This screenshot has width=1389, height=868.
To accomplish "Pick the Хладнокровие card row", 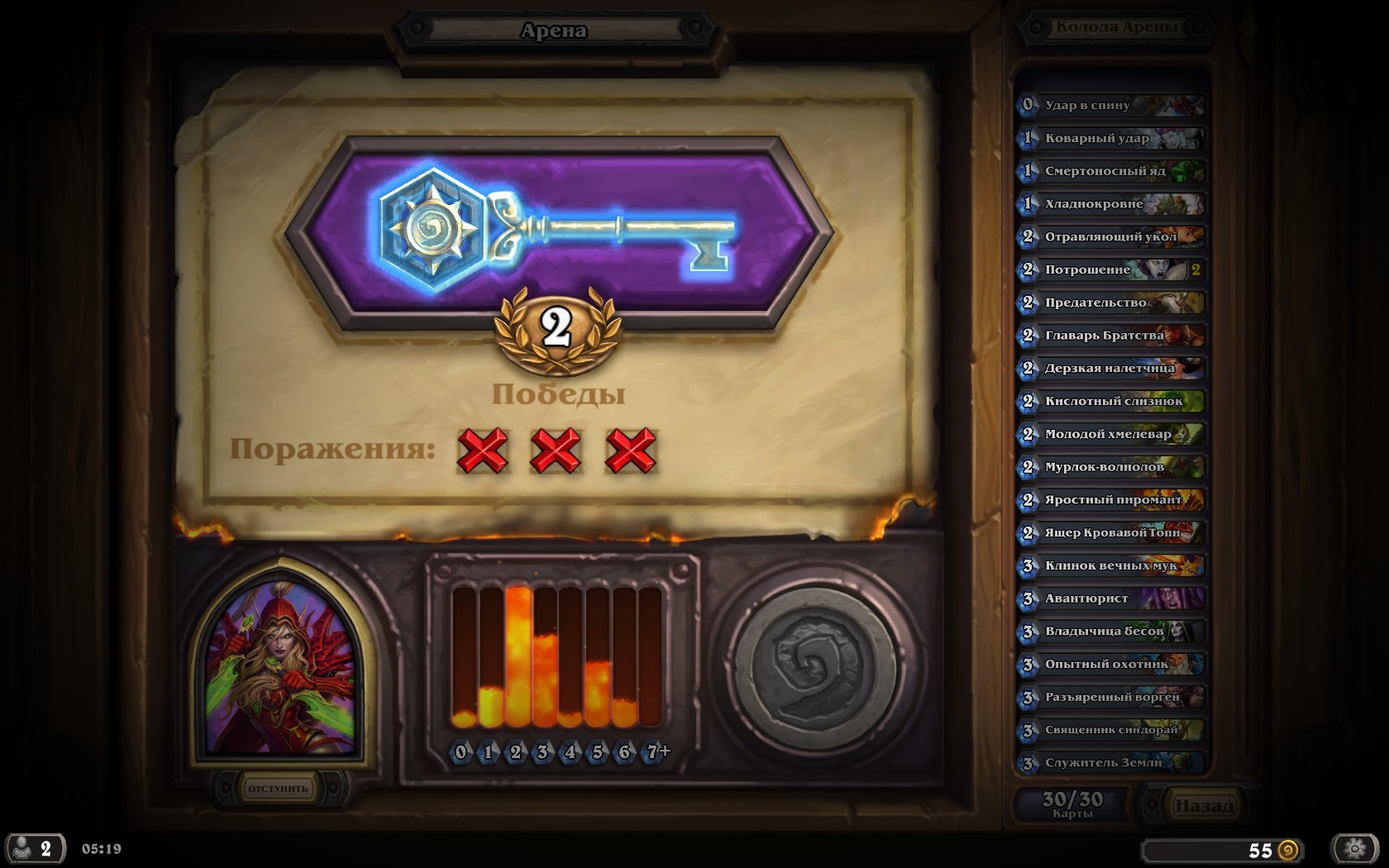I will point(1110,204).
